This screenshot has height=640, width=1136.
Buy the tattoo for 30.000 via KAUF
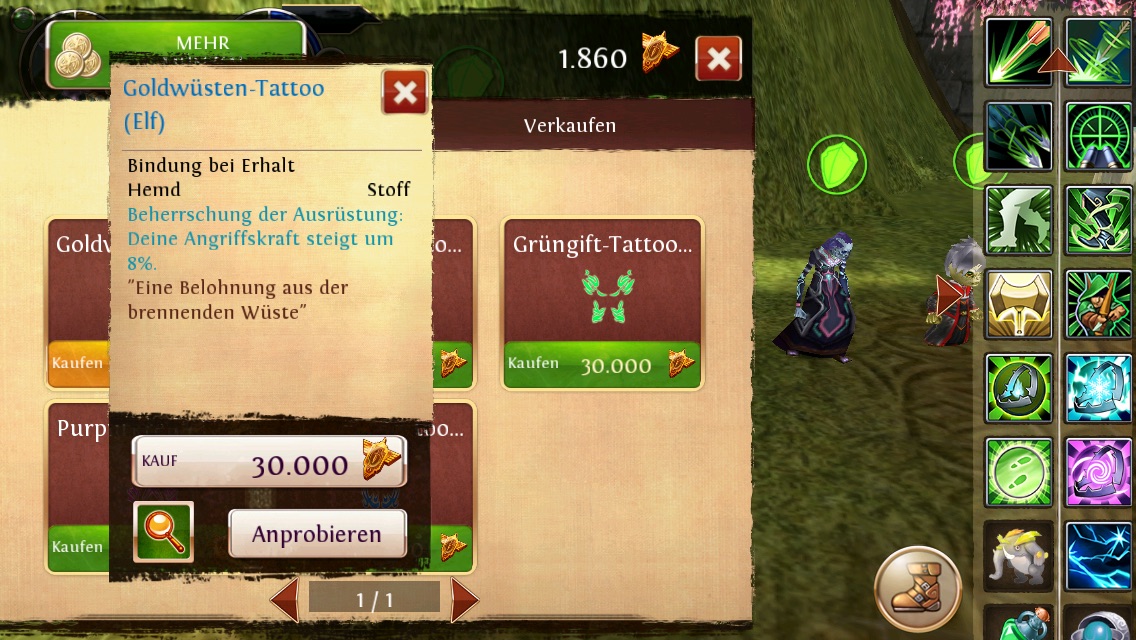coord(269,462)
